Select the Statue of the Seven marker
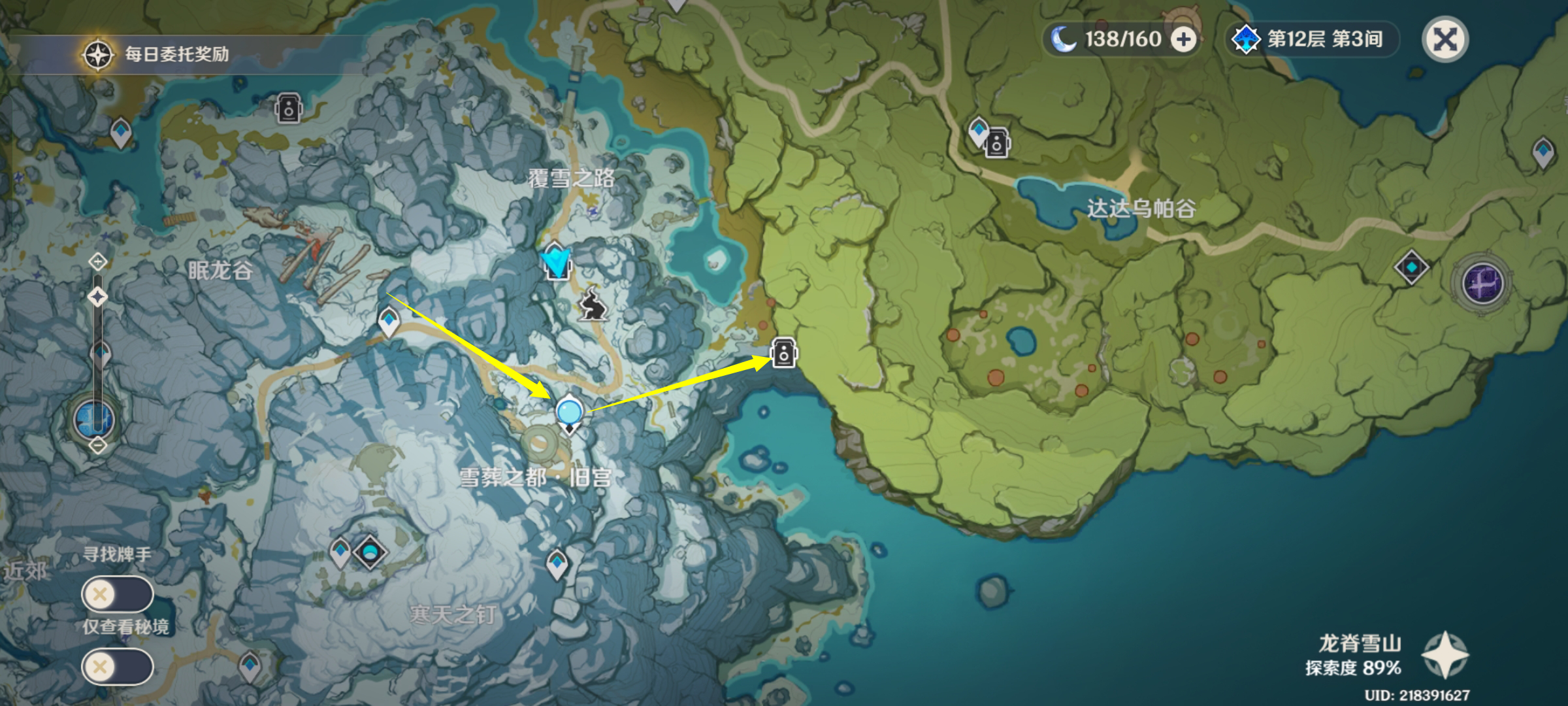The height and width of the screenshot is (706, 1568). [x=95, y=419]
